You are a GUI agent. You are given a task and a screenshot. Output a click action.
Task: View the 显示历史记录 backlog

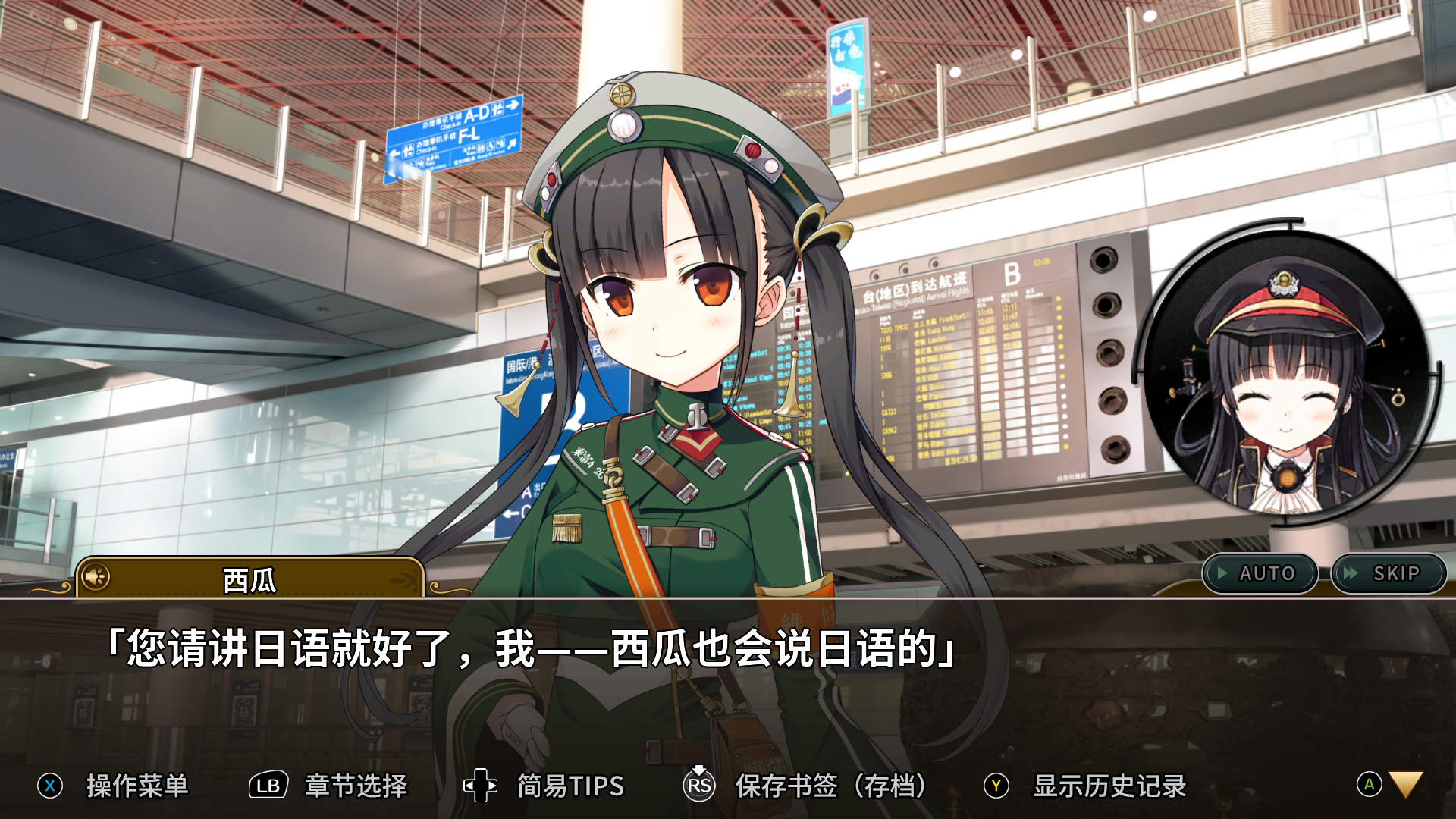[1109, 786]
